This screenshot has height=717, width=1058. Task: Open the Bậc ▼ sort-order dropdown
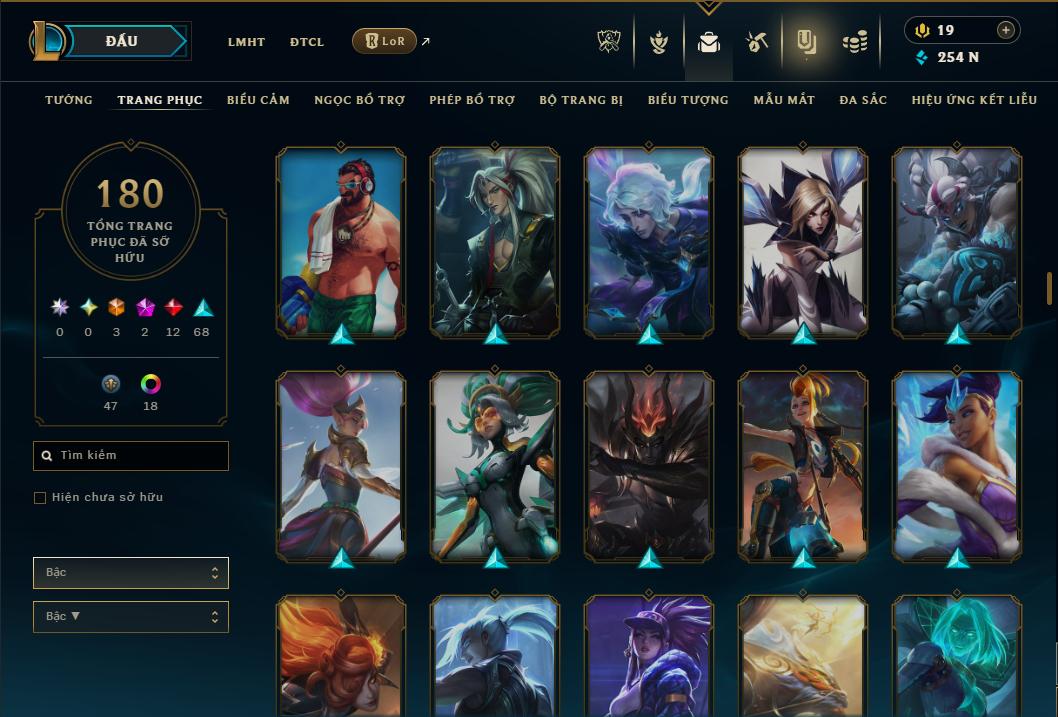131,616
